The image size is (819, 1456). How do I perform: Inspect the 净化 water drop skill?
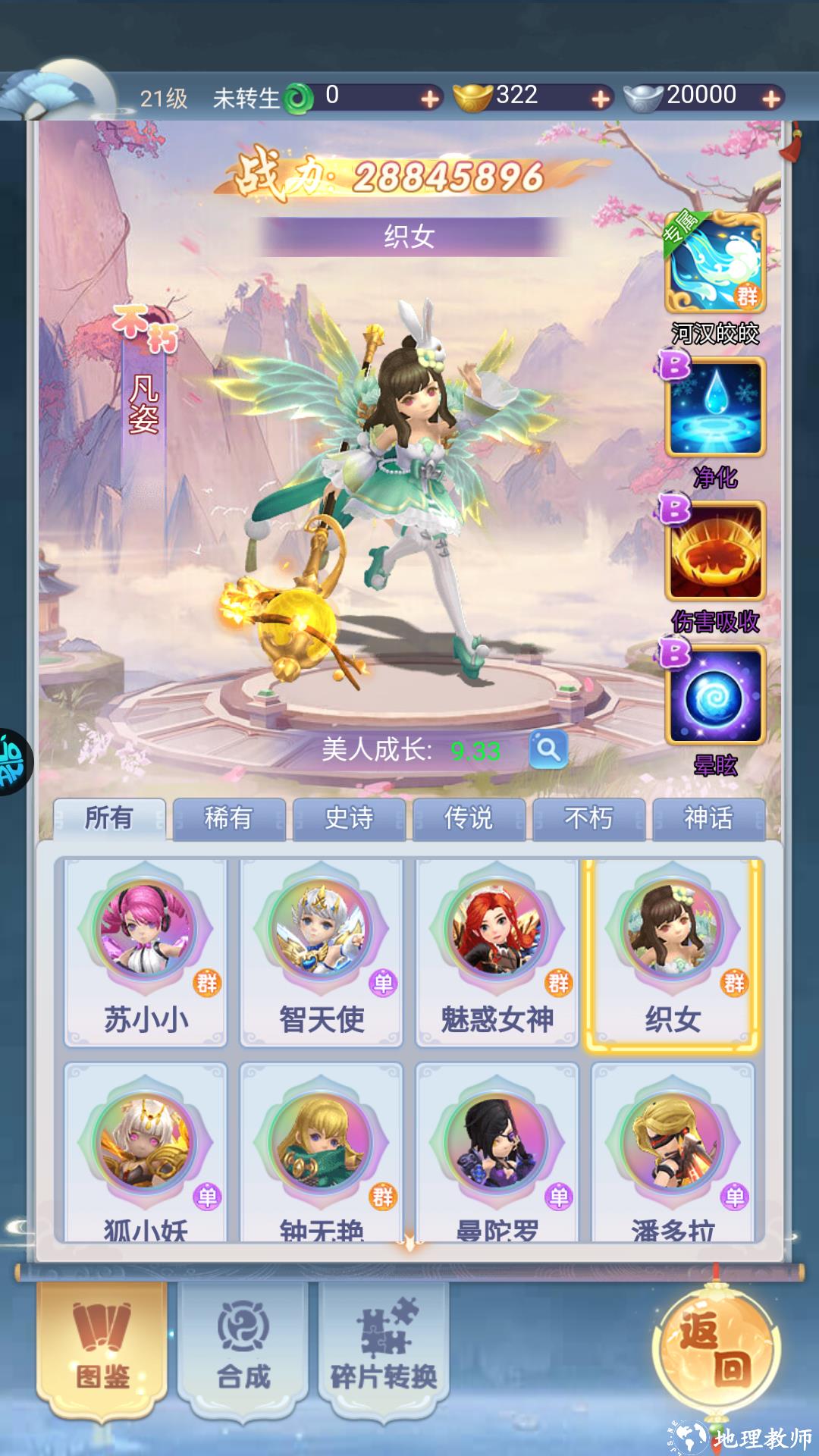click(x=715, y=407)
